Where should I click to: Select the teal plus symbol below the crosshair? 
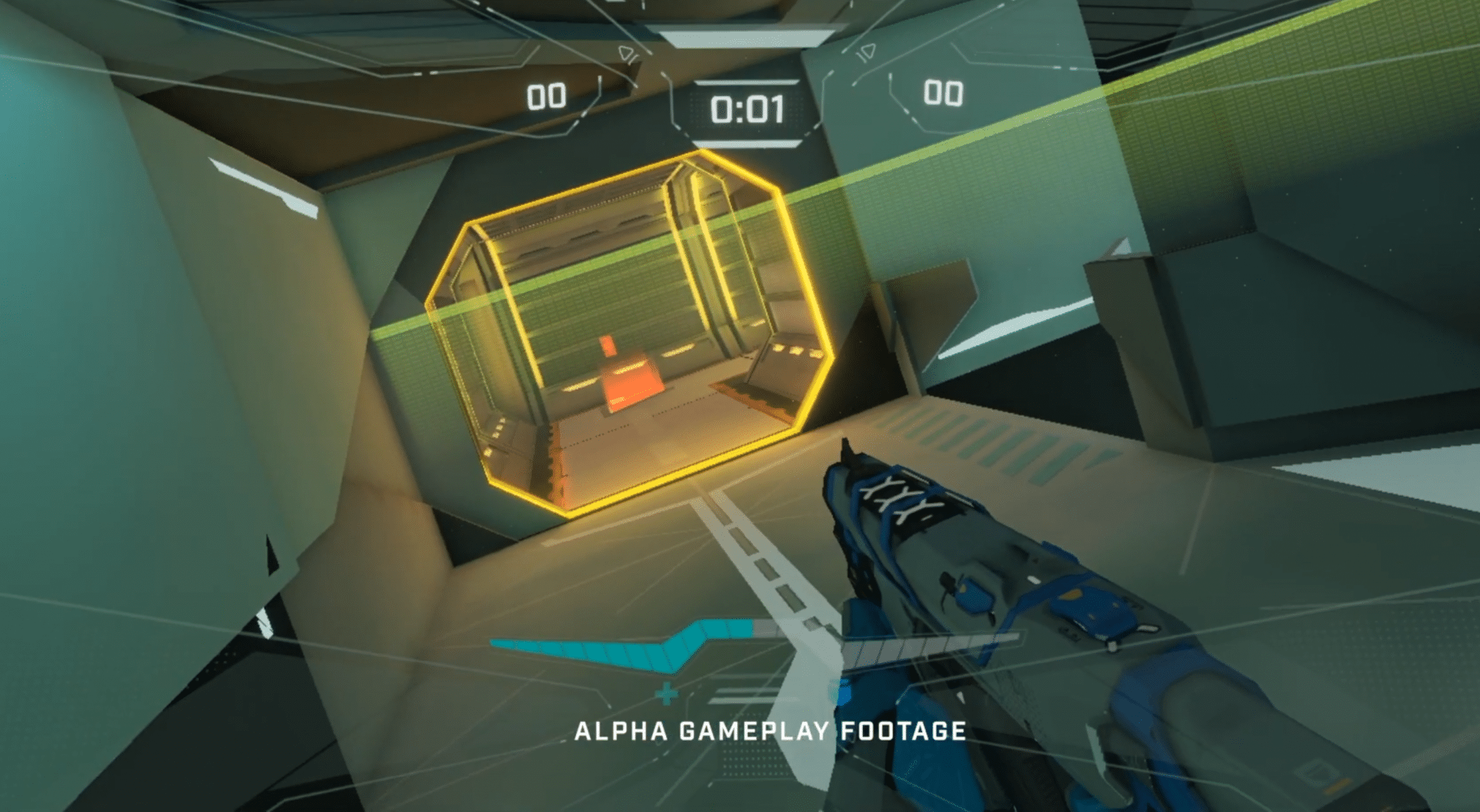pyautogui.click(x=666, y=694)
